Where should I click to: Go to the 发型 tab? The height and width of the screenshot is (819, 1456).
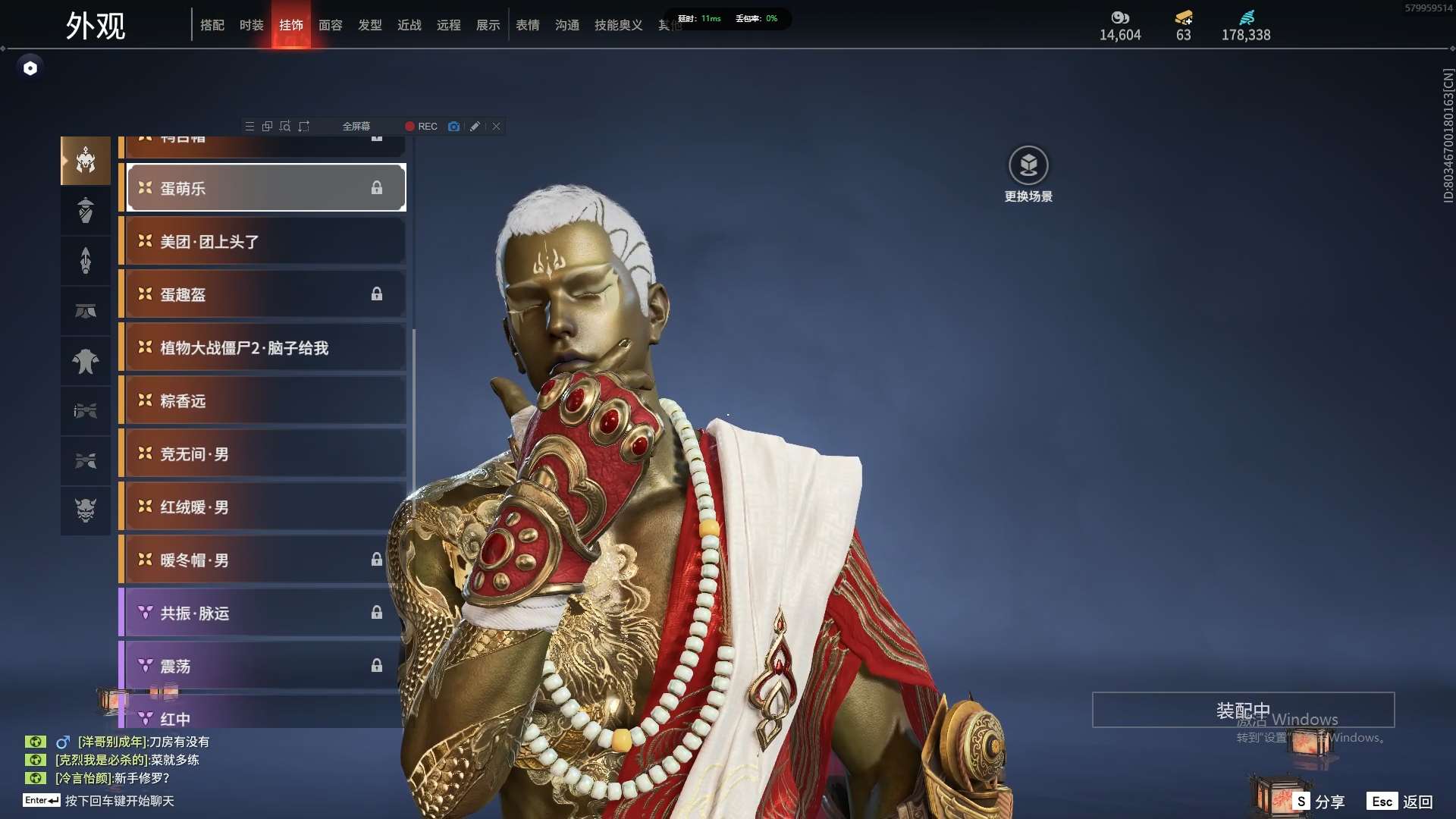[370, 25]
